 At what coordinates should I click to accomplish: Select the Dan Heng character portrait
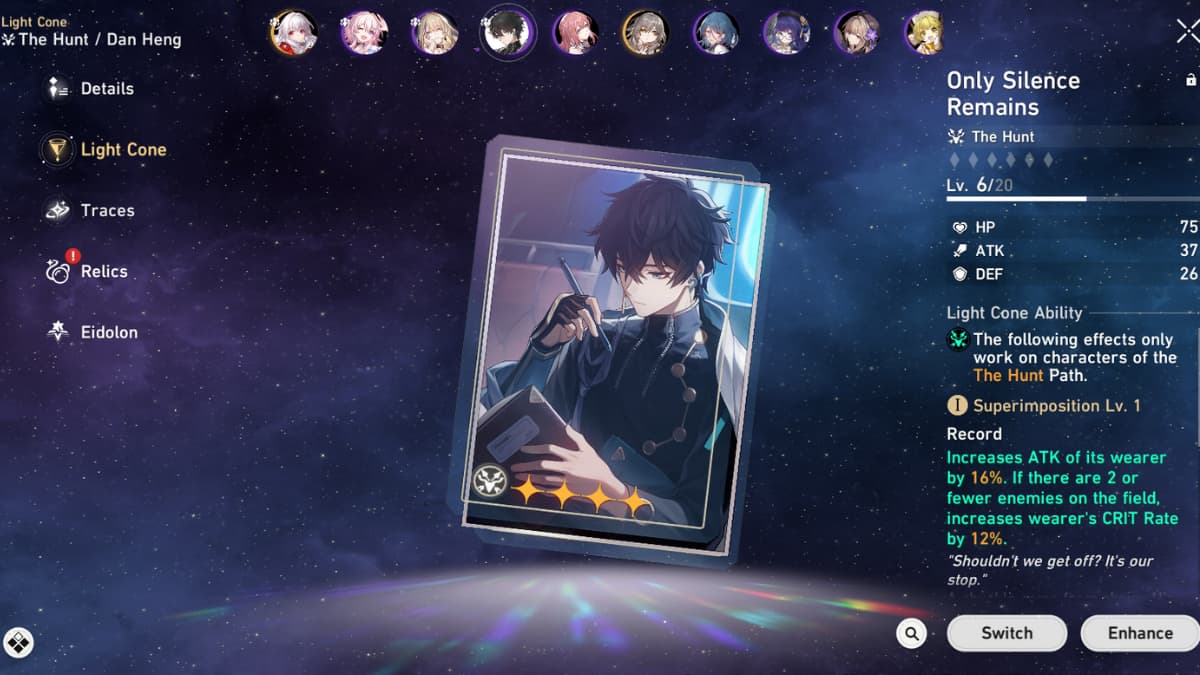507,33
